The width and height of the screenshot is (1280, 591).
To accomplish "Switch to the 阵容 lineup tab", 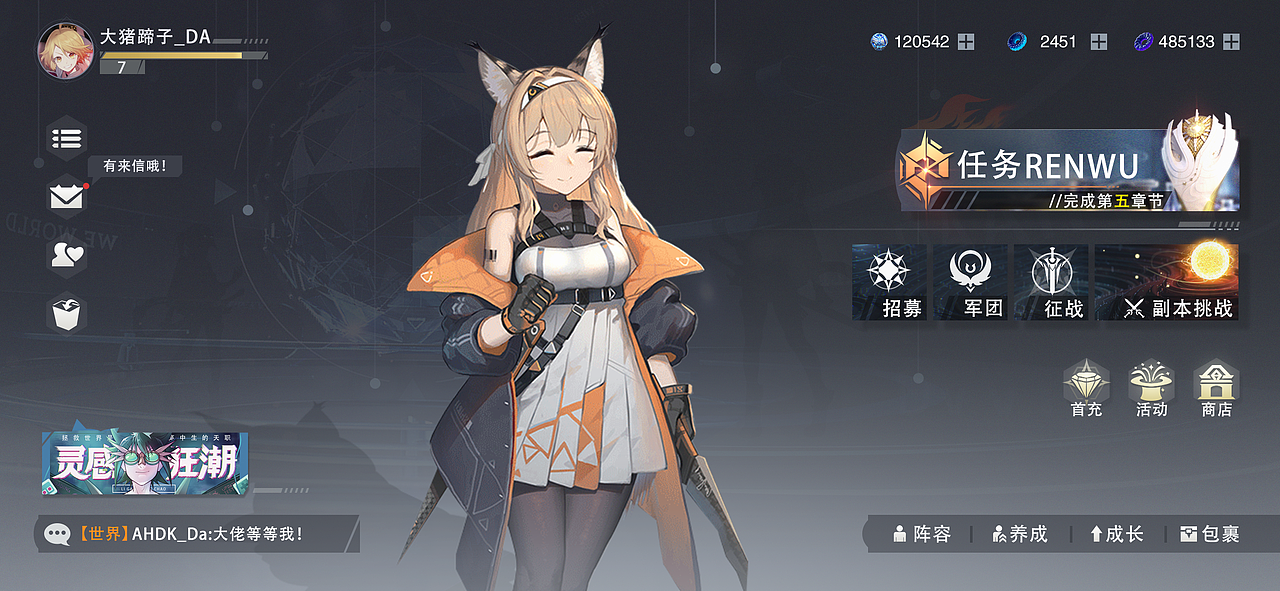I will point(922,534).
